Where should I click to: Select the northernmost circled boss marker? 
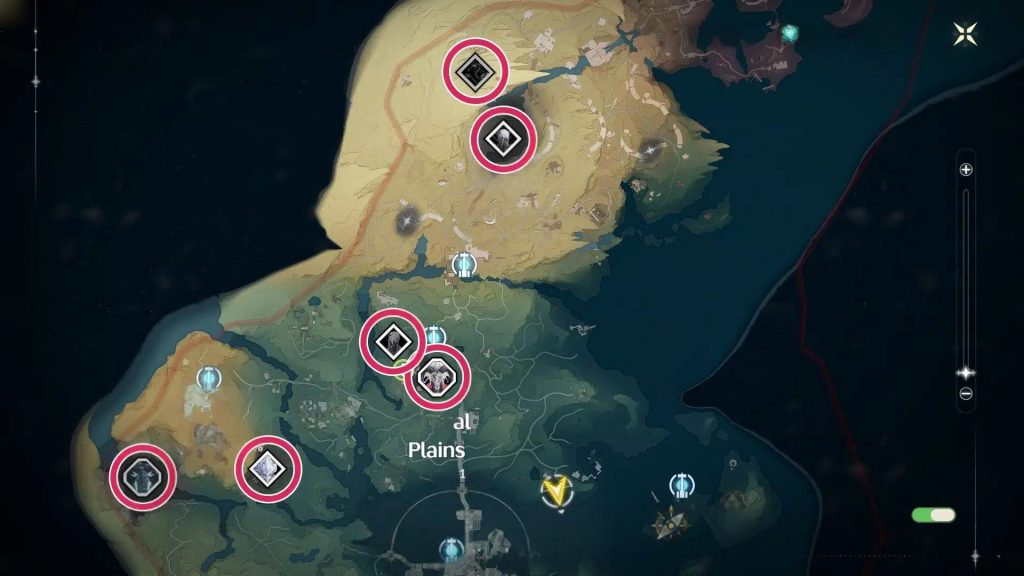[475, 70]
